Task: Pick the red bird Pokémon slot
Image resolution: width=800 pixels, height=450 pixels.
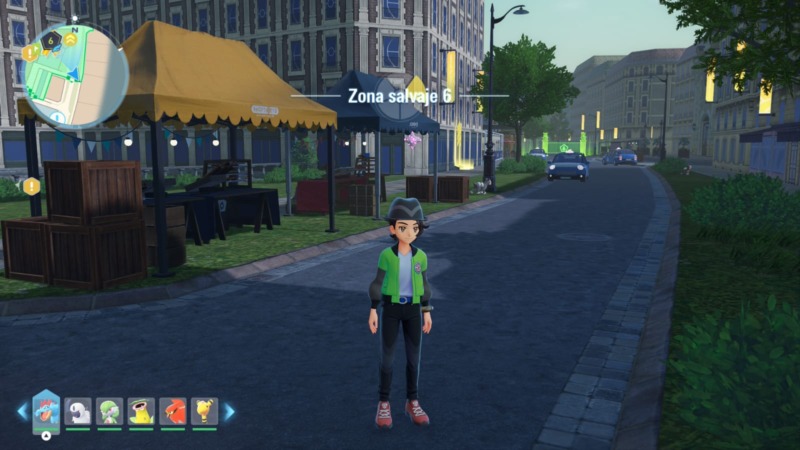Action: point(172,411)
